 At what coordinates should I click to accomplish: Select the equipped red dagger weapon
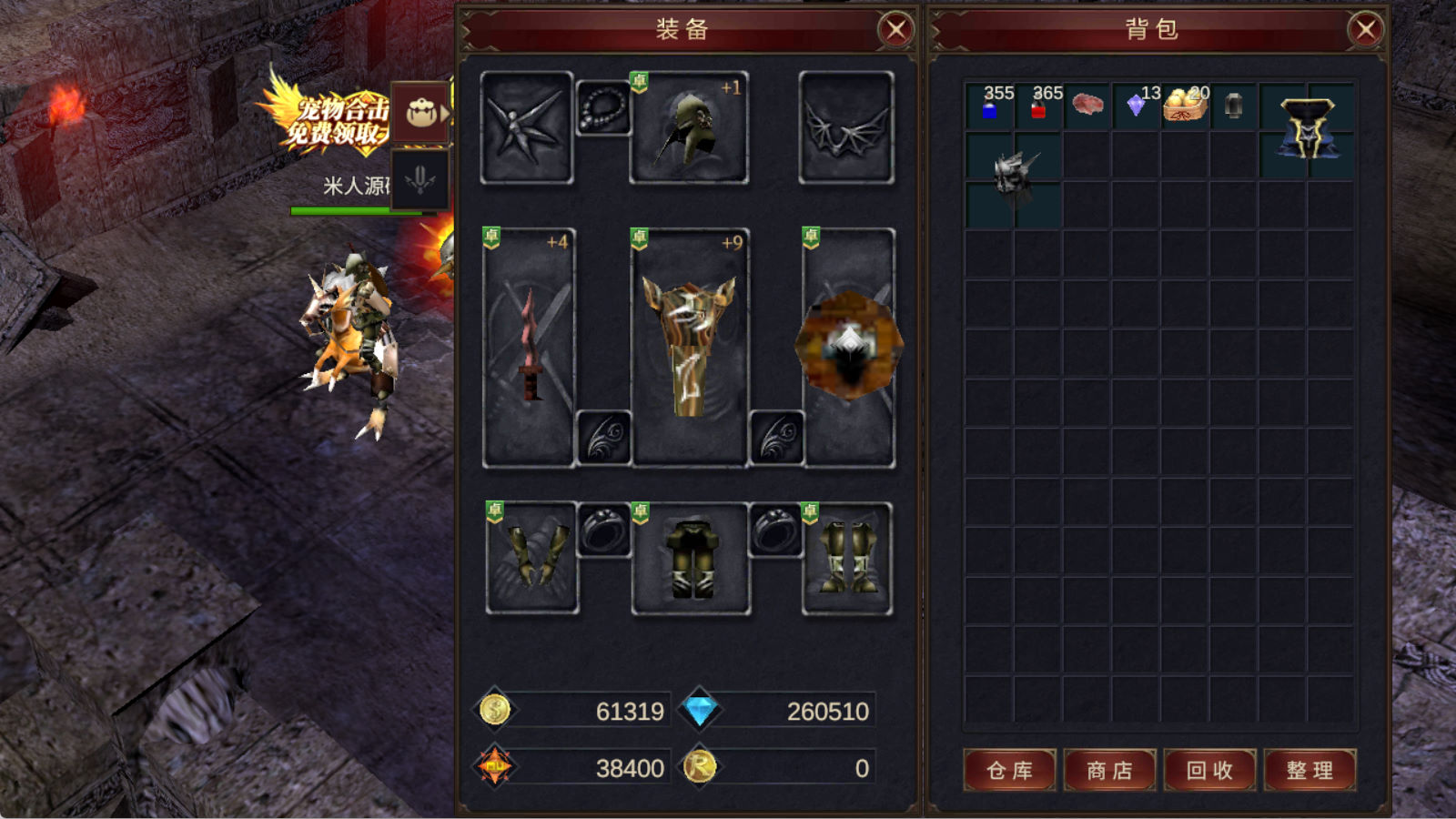529,348
